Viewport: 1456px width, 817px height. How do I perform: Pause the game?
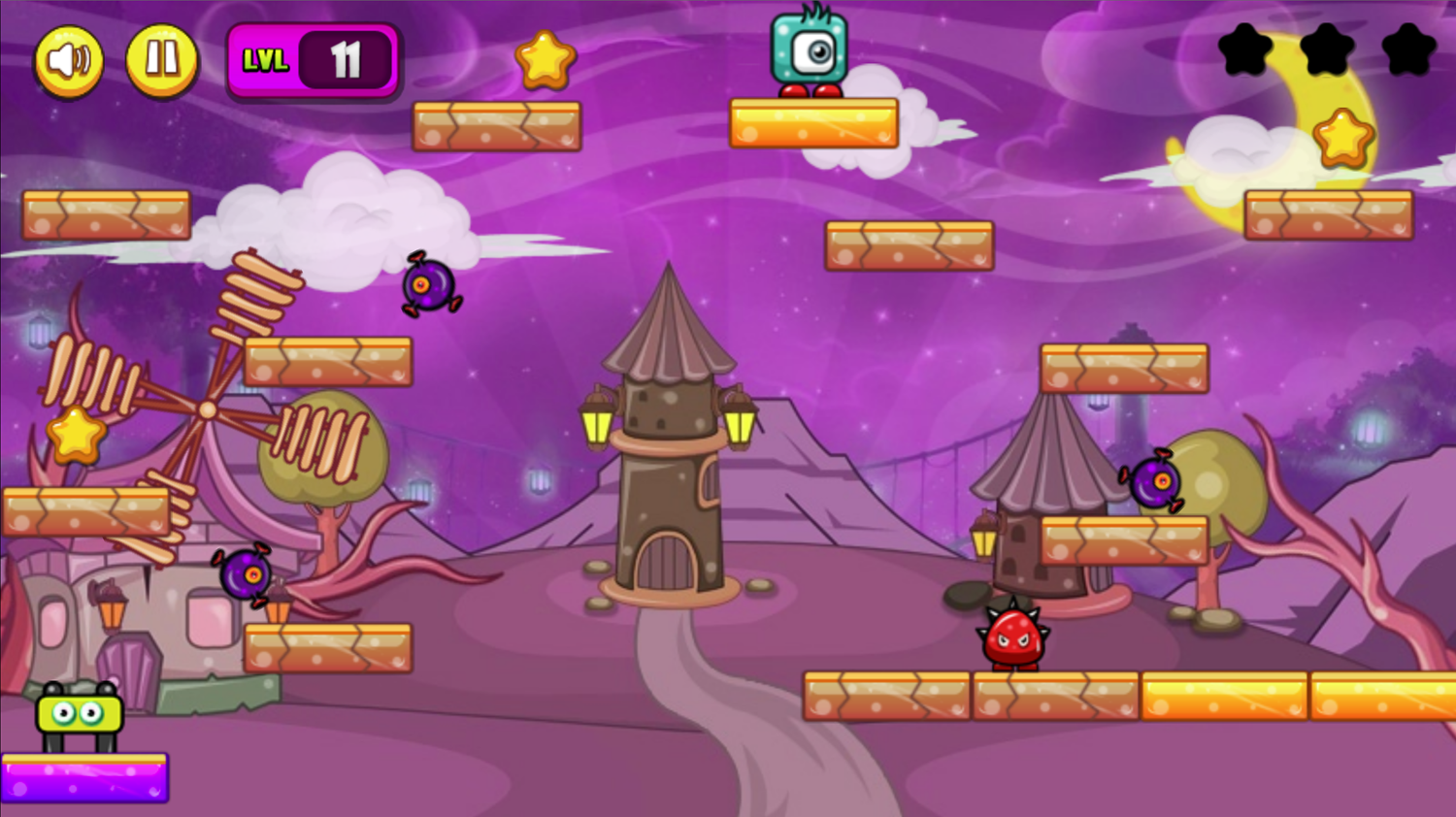(162, 60)
